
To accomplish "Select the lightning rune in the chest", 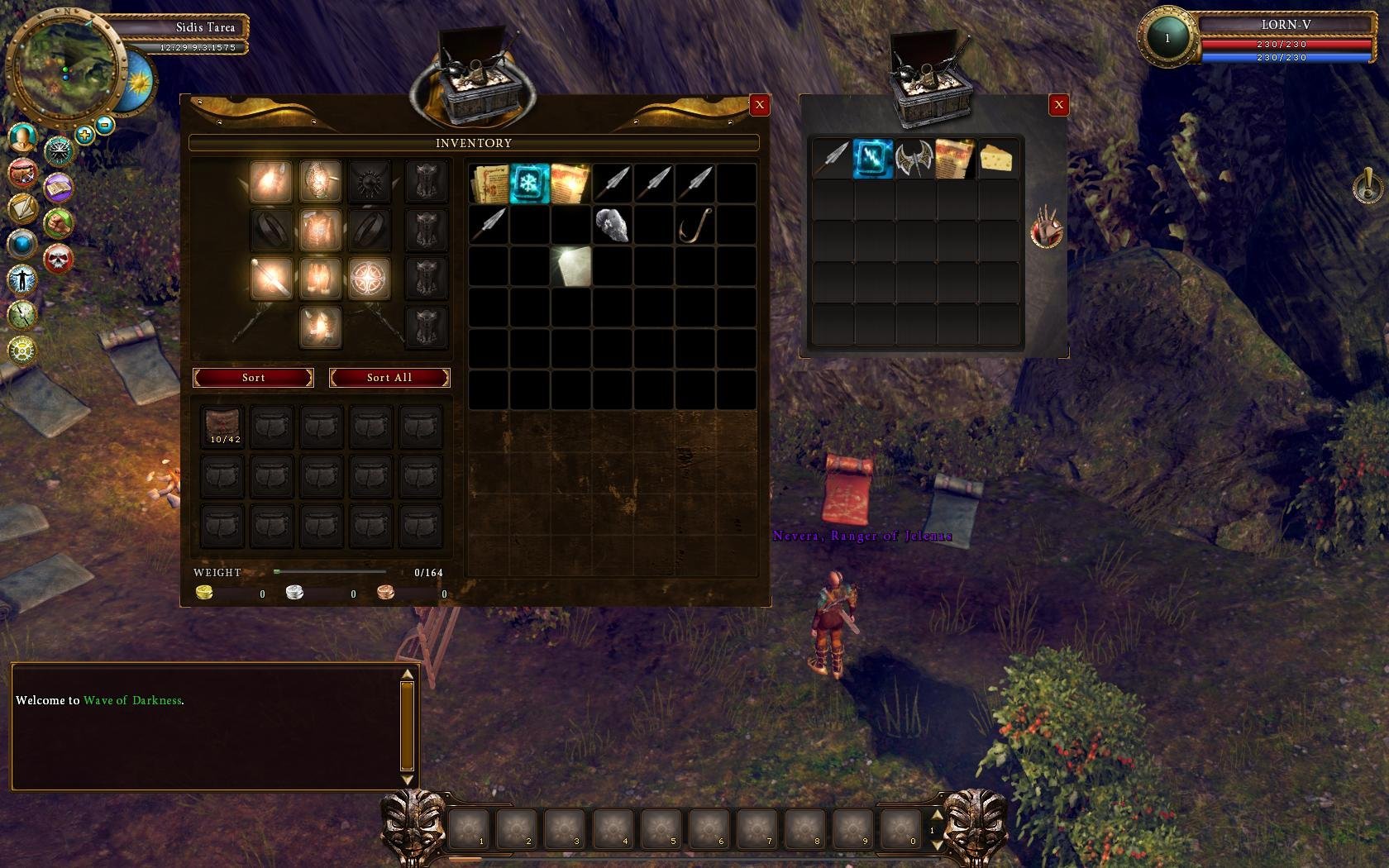I will pos(873,159).
